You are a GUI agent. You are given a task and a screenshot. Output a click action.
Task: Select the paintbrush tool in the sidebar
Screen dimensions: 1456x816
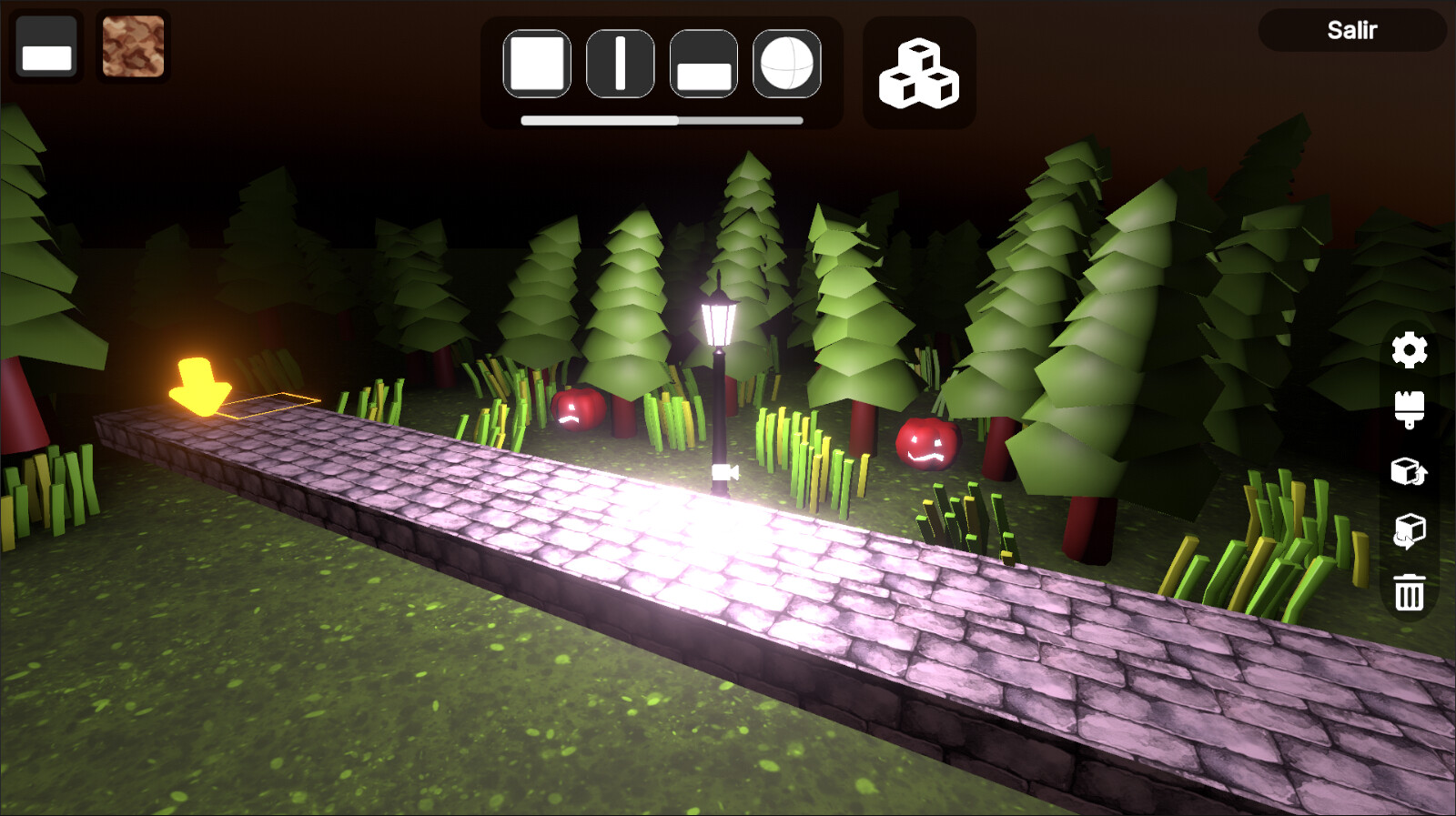point(1409,411)
